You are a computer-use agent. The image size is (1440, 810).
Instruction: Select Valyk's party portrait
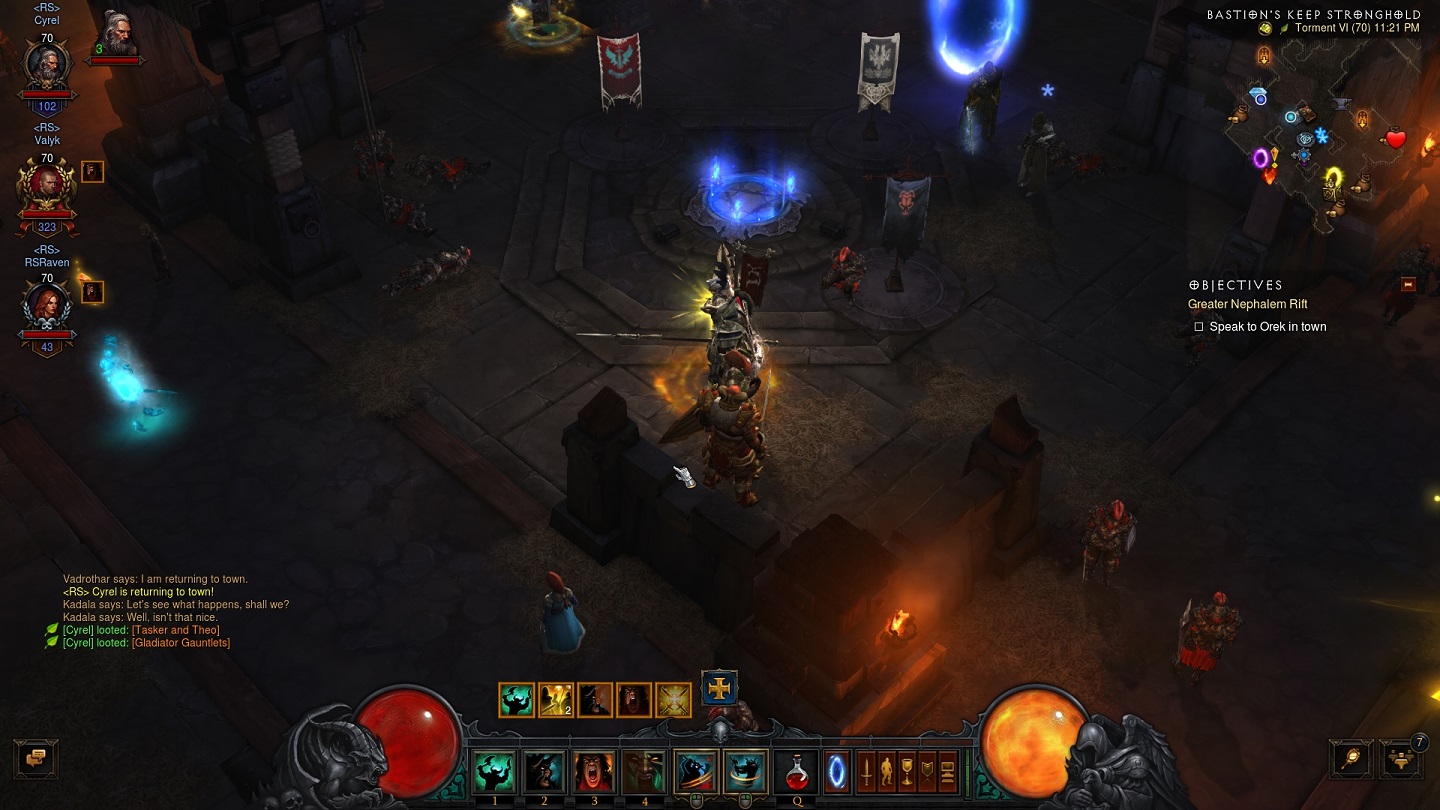coord(47,186)
